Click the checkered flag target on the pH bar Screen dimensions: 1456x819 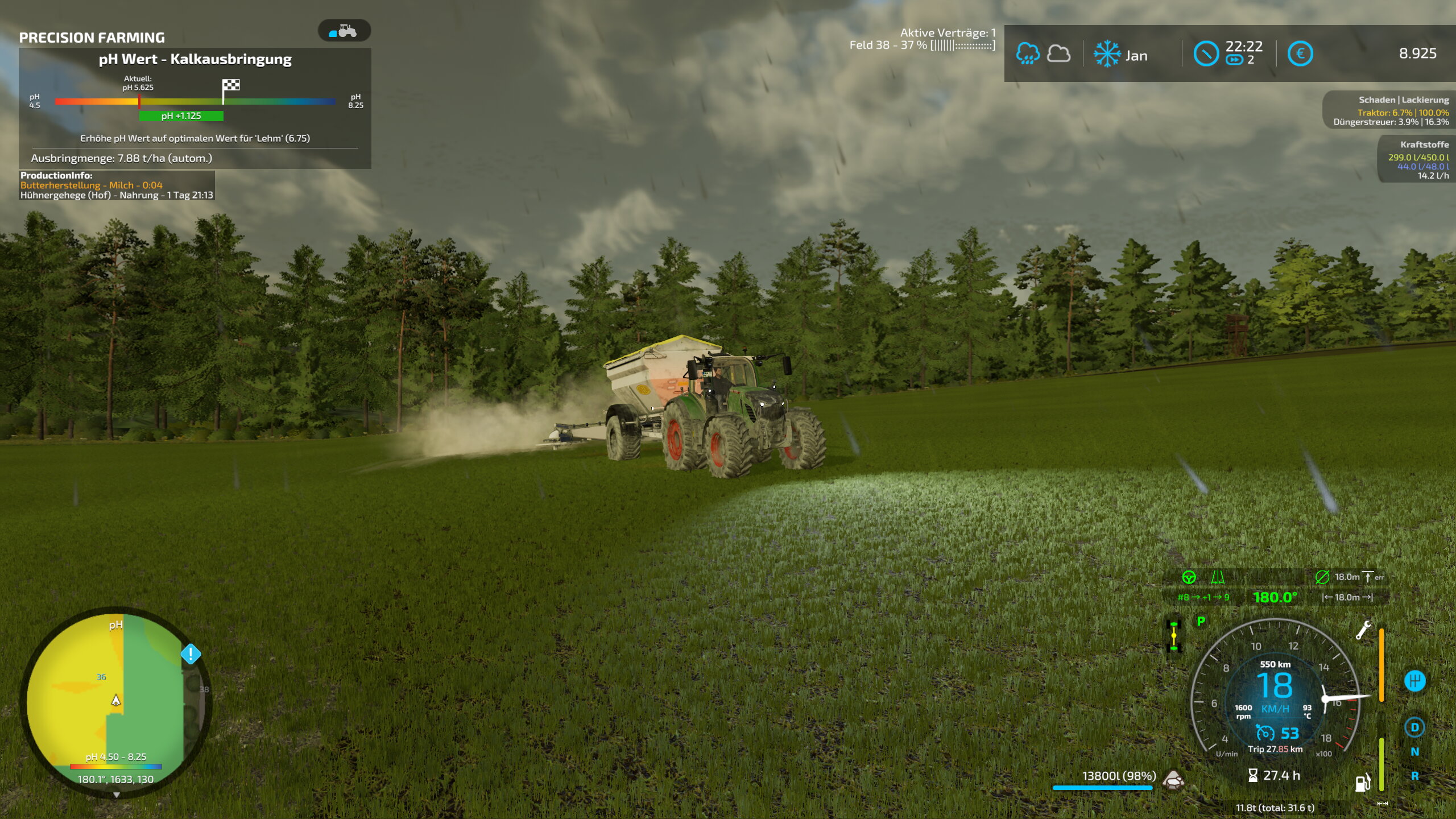231,85
